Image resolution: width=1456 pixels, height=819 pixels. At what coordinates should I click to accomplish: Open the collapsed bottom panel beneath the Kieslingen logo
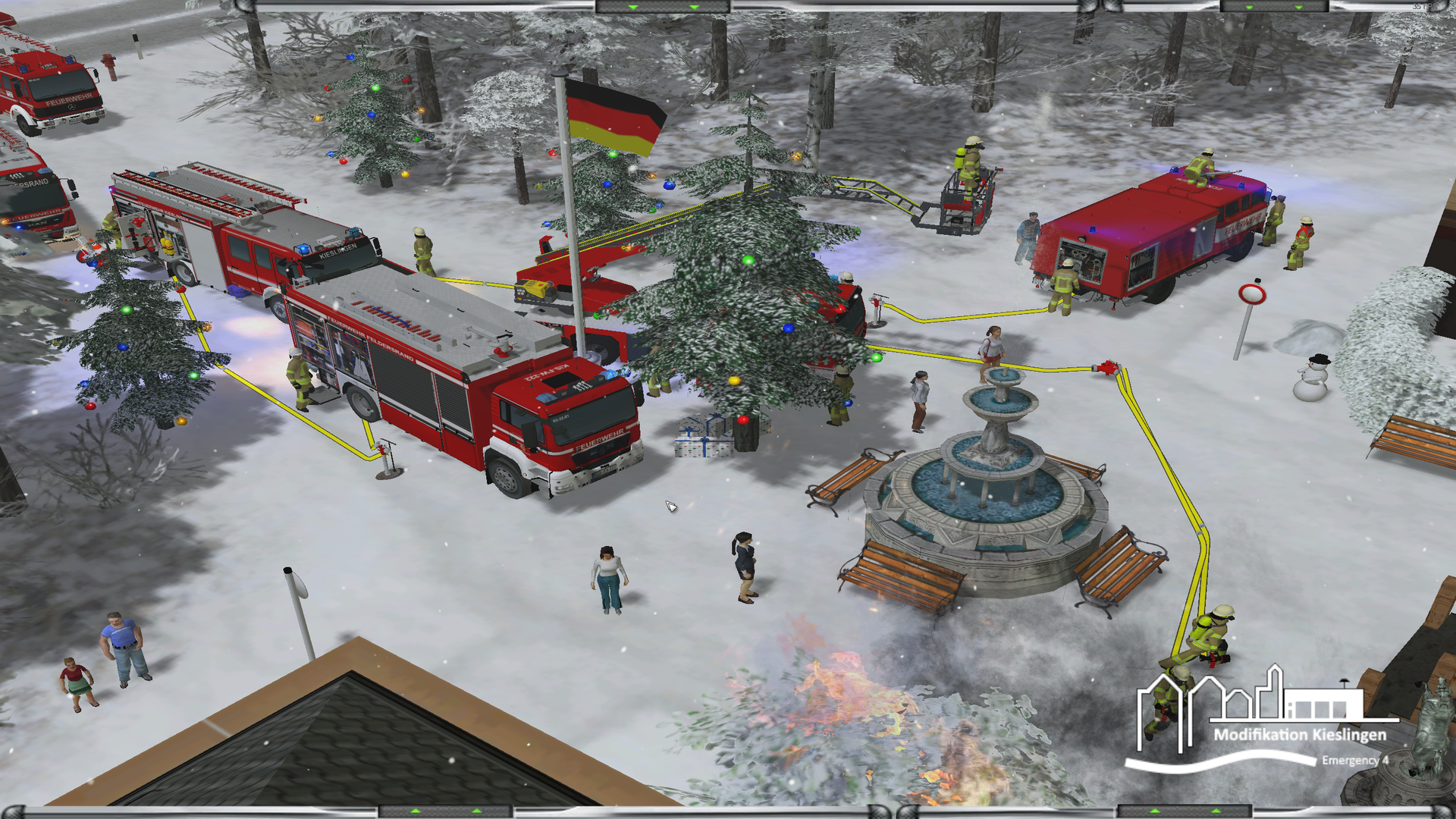pos(1185,811)
